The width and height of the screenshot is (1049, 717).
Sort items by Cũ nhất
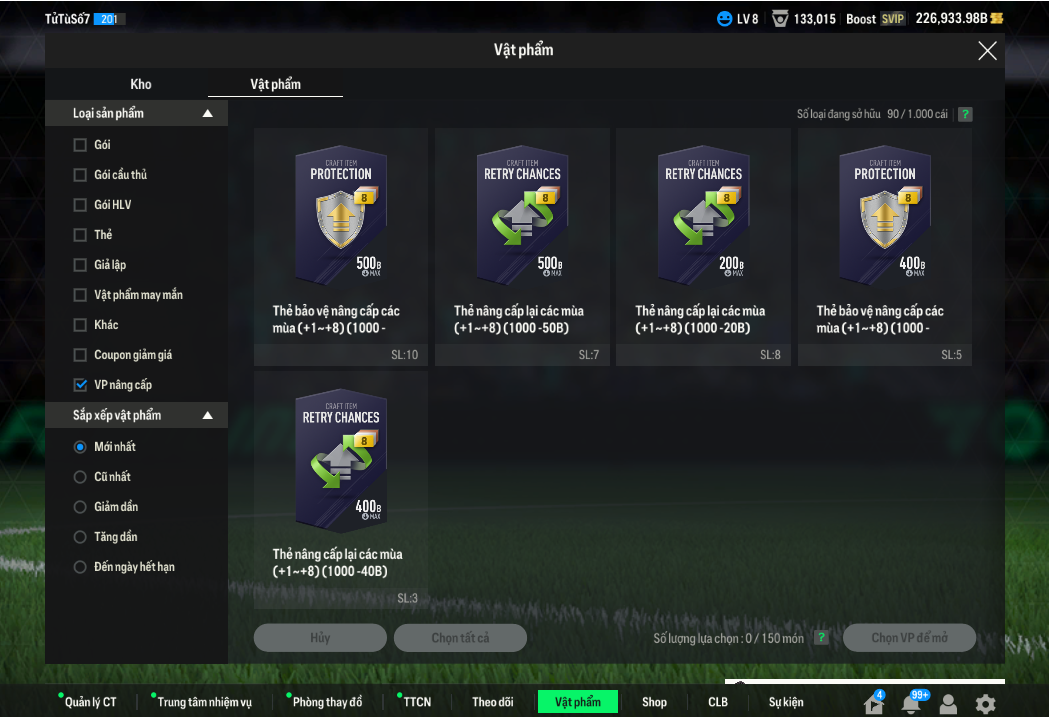pyautogui.click(x=80, y=477)
